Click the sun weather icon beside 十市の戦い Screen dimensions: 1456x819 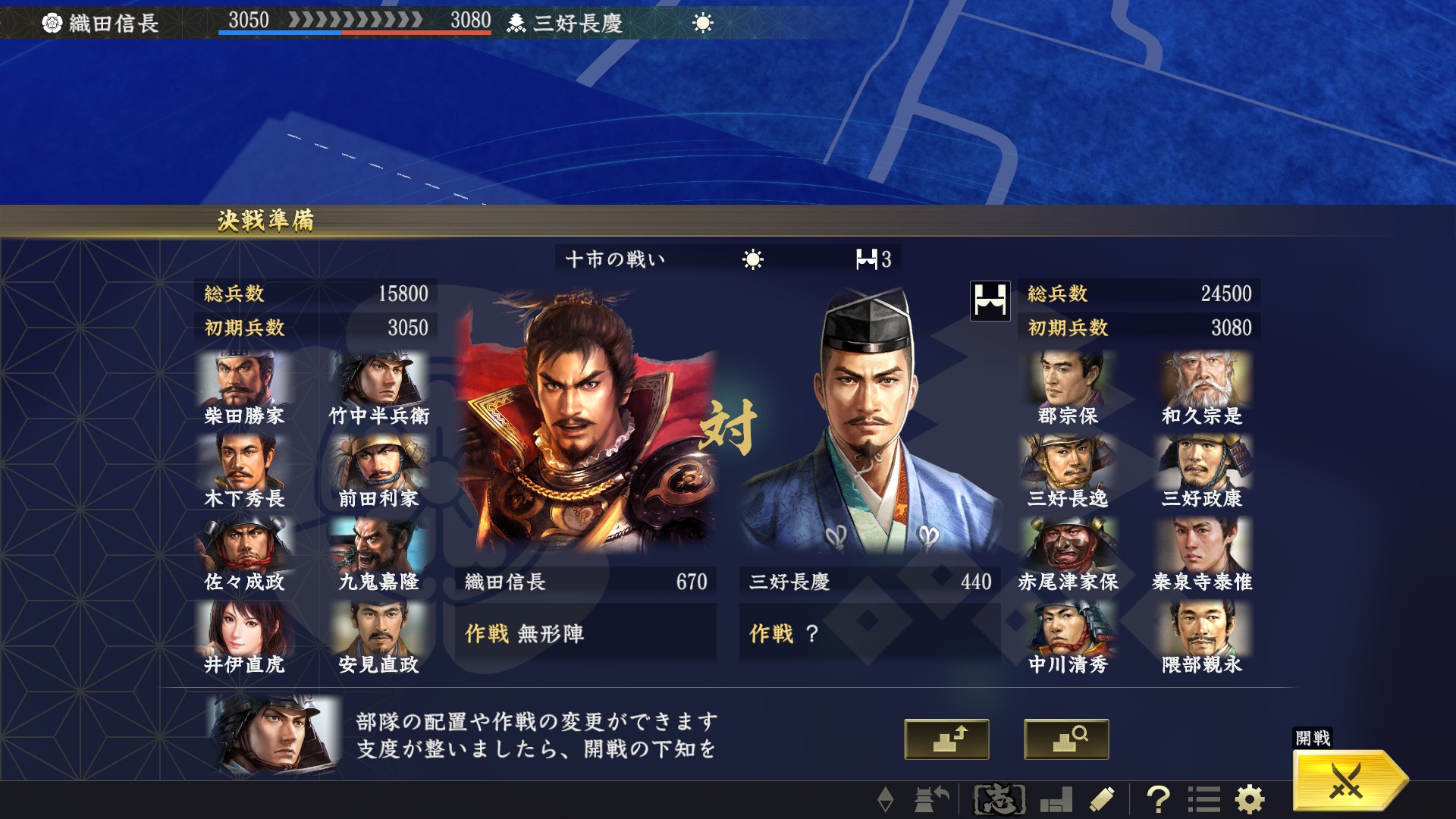click(753, 258)
